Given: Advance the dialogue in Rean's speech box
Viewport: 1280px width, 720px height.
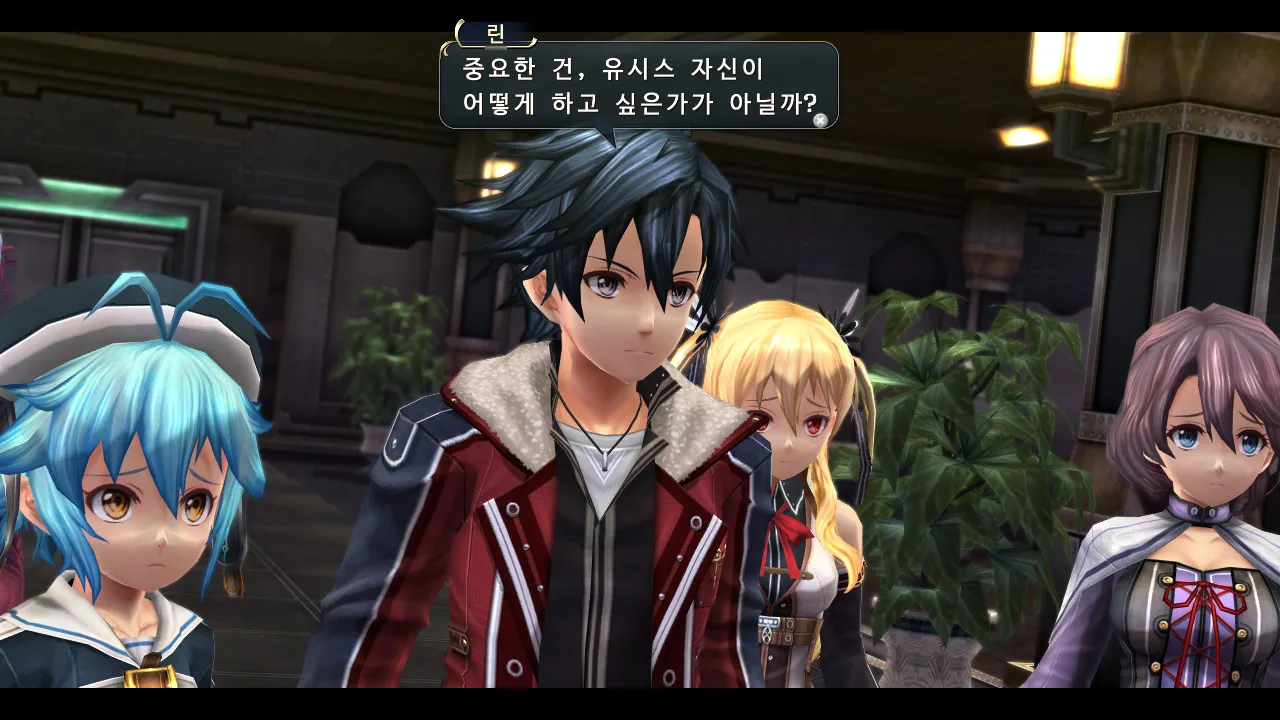Looking at the screenshot, I should click(x=820, y=120).
